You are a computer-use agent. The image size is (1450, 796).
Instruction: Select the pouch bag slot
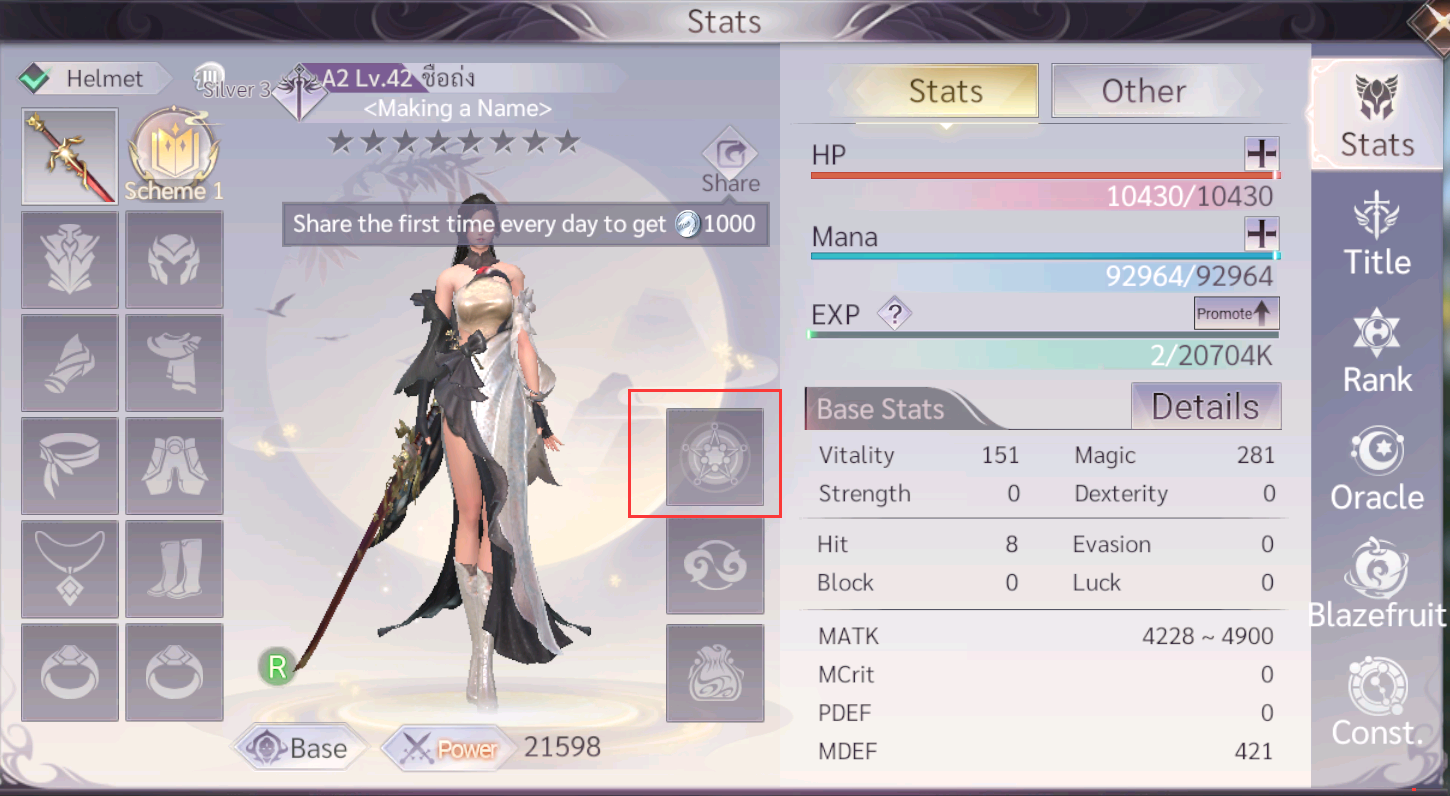pyautogui.click(x=715, y=673)
